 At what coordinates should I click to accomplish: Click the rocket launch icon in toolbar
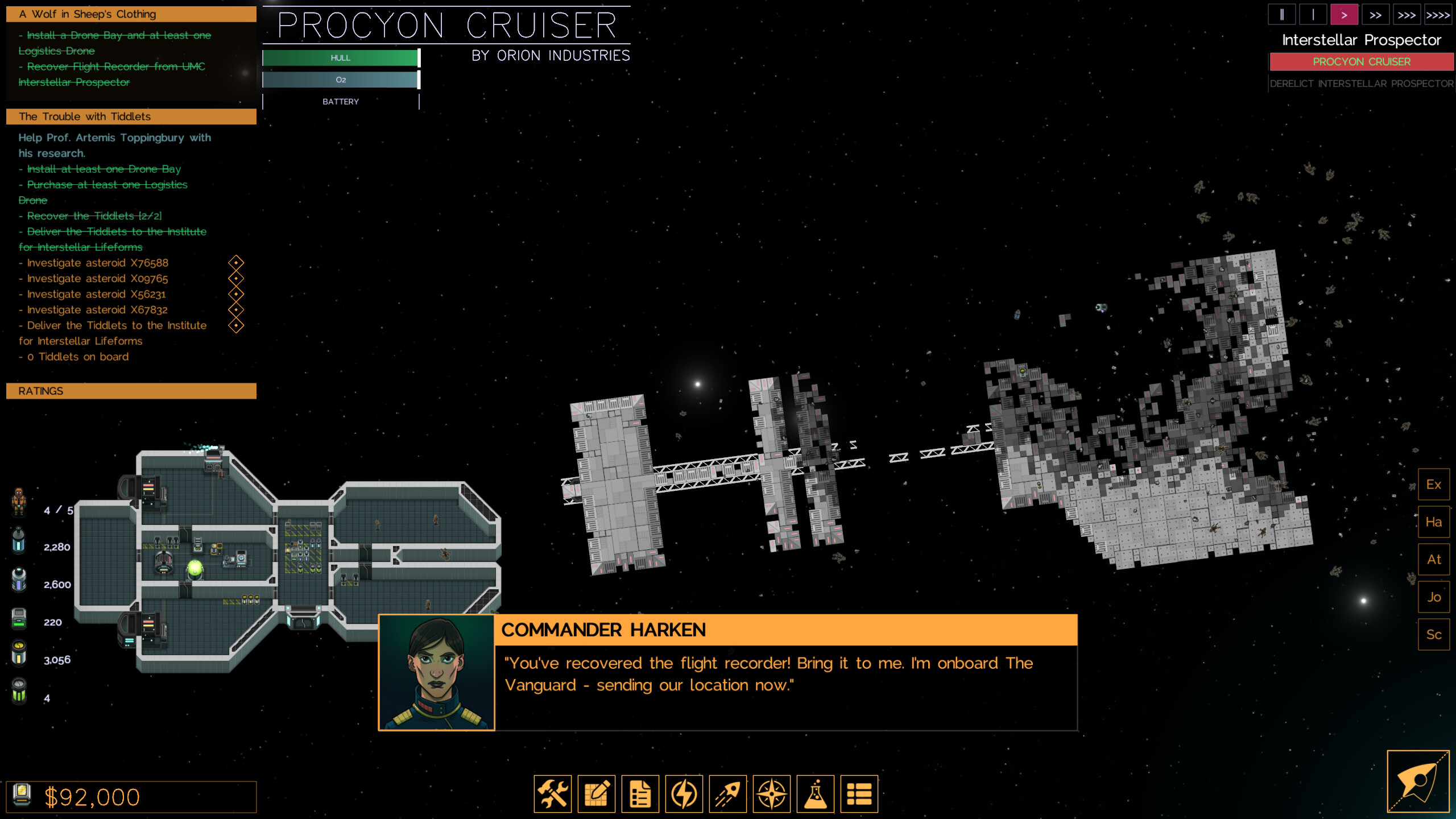(727, 794)
